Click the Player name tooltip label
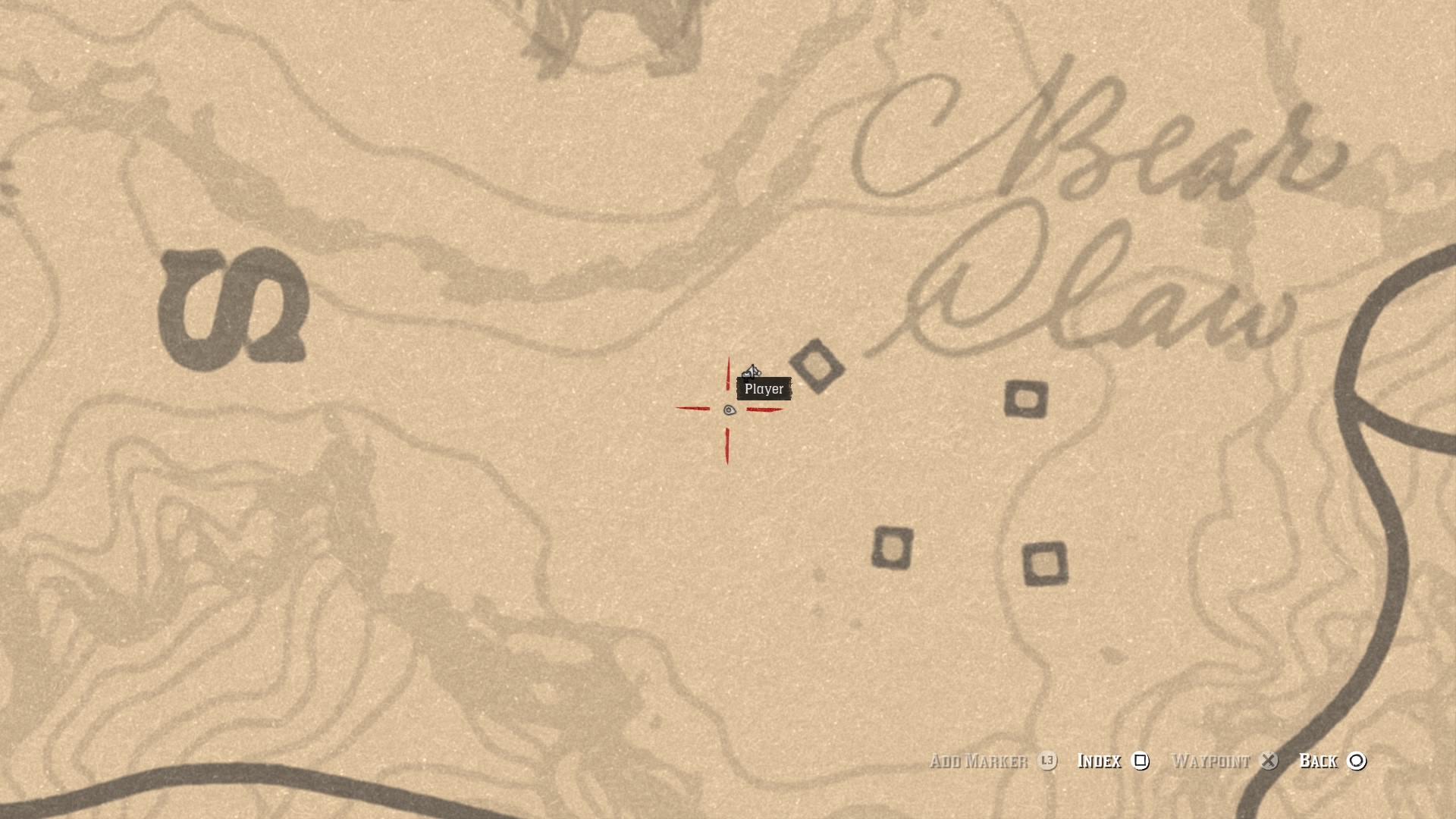 [x=763, y=389]
